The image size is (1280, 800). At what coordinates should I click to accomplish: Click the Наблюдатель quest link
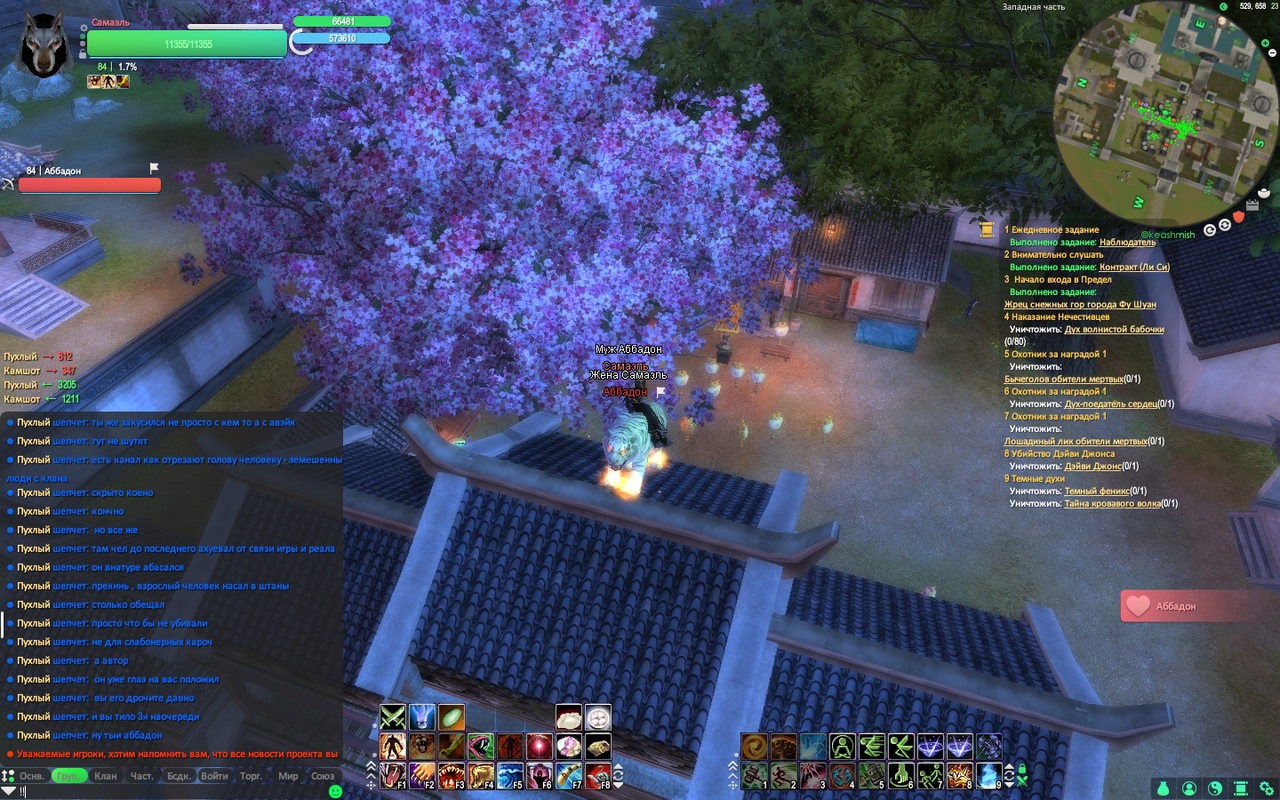pos(1127,242)
